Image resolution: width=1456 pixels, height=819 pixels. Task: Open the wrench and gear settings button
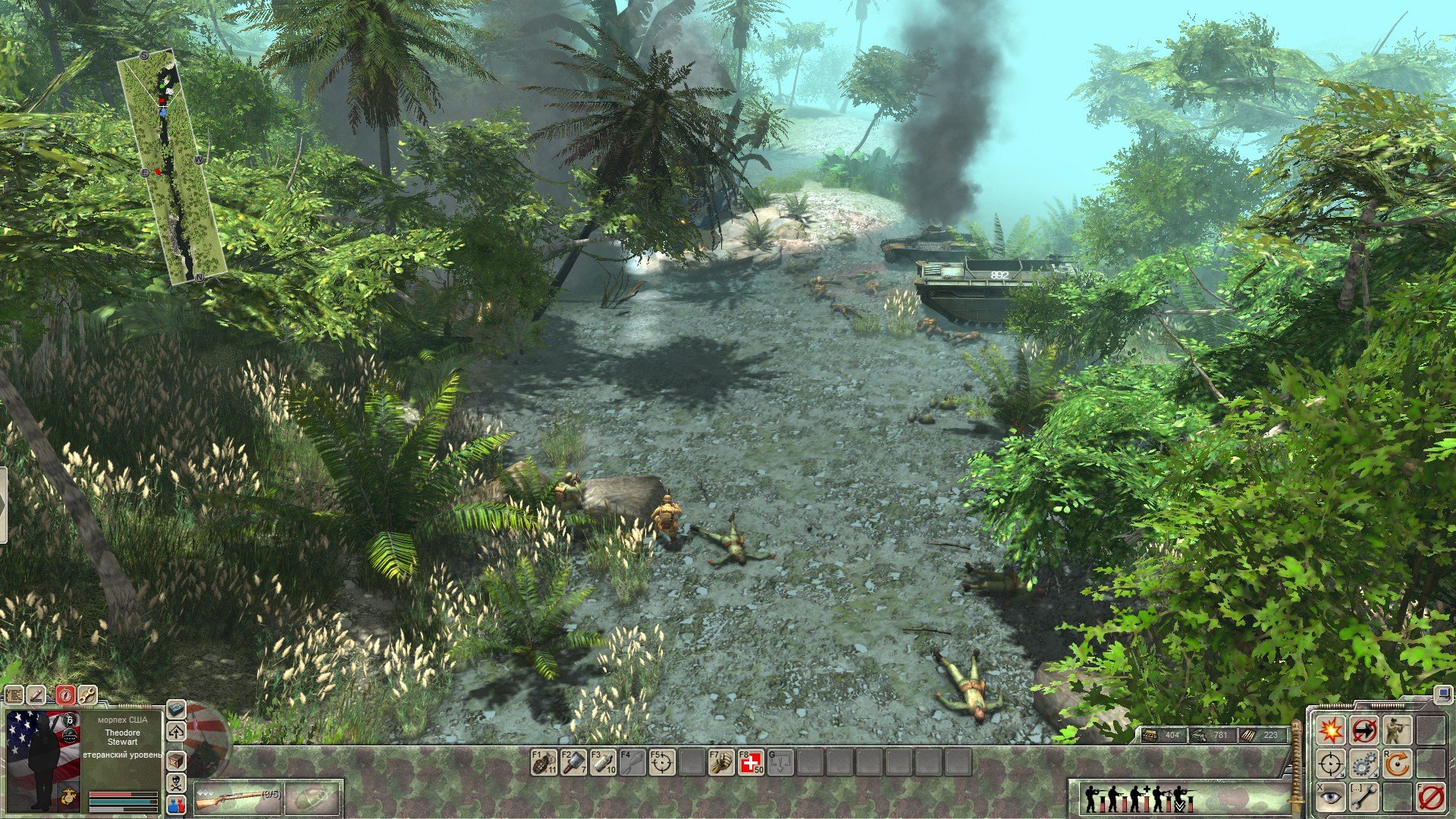[x=88, y=695]
